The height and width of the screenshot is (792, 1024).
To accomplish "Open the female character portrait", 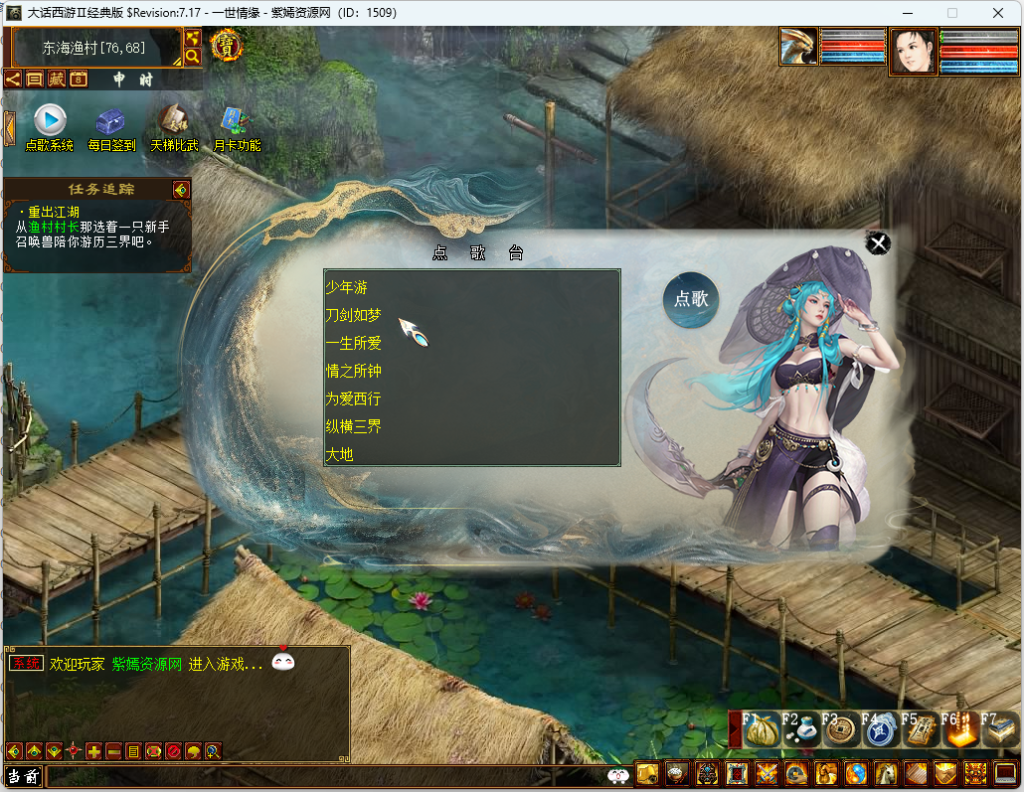I will (x=913, y=52).
